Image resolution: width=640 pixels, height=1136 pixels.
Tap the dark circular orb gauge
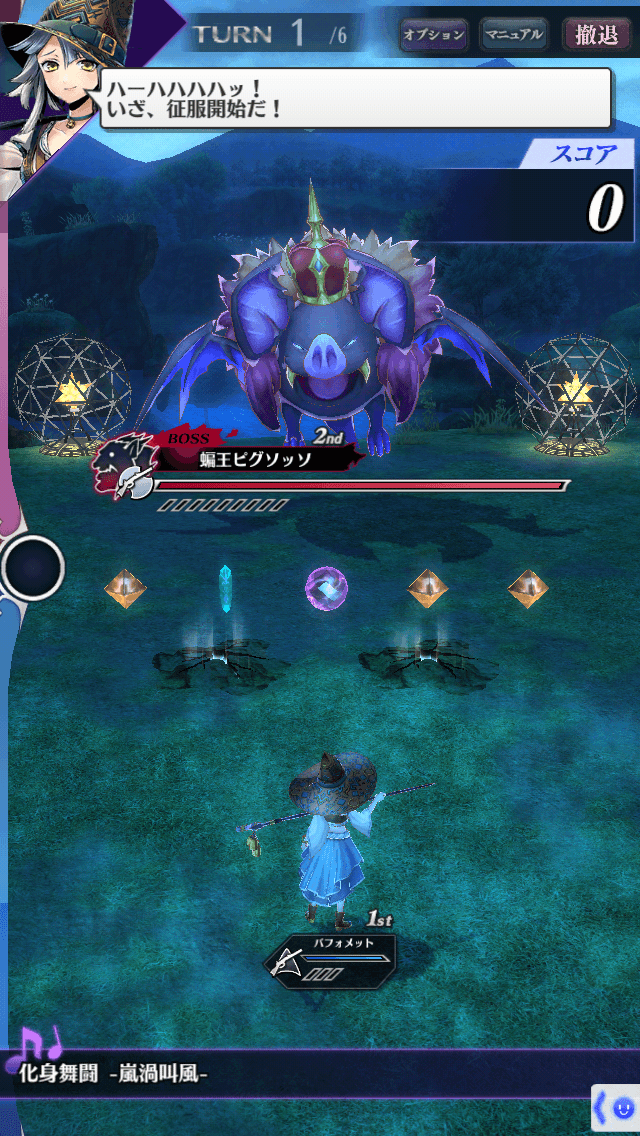[x=32, y=568]
